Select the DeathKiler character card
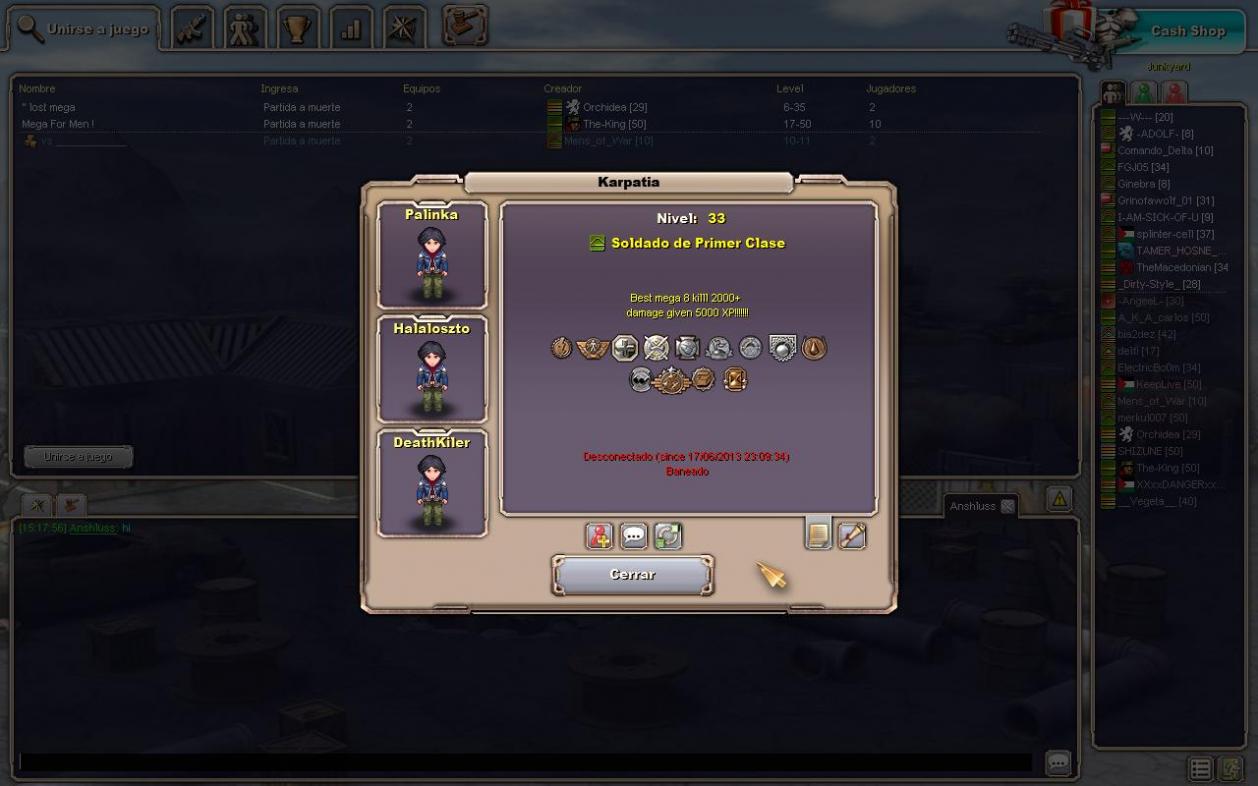 [432, 484]
